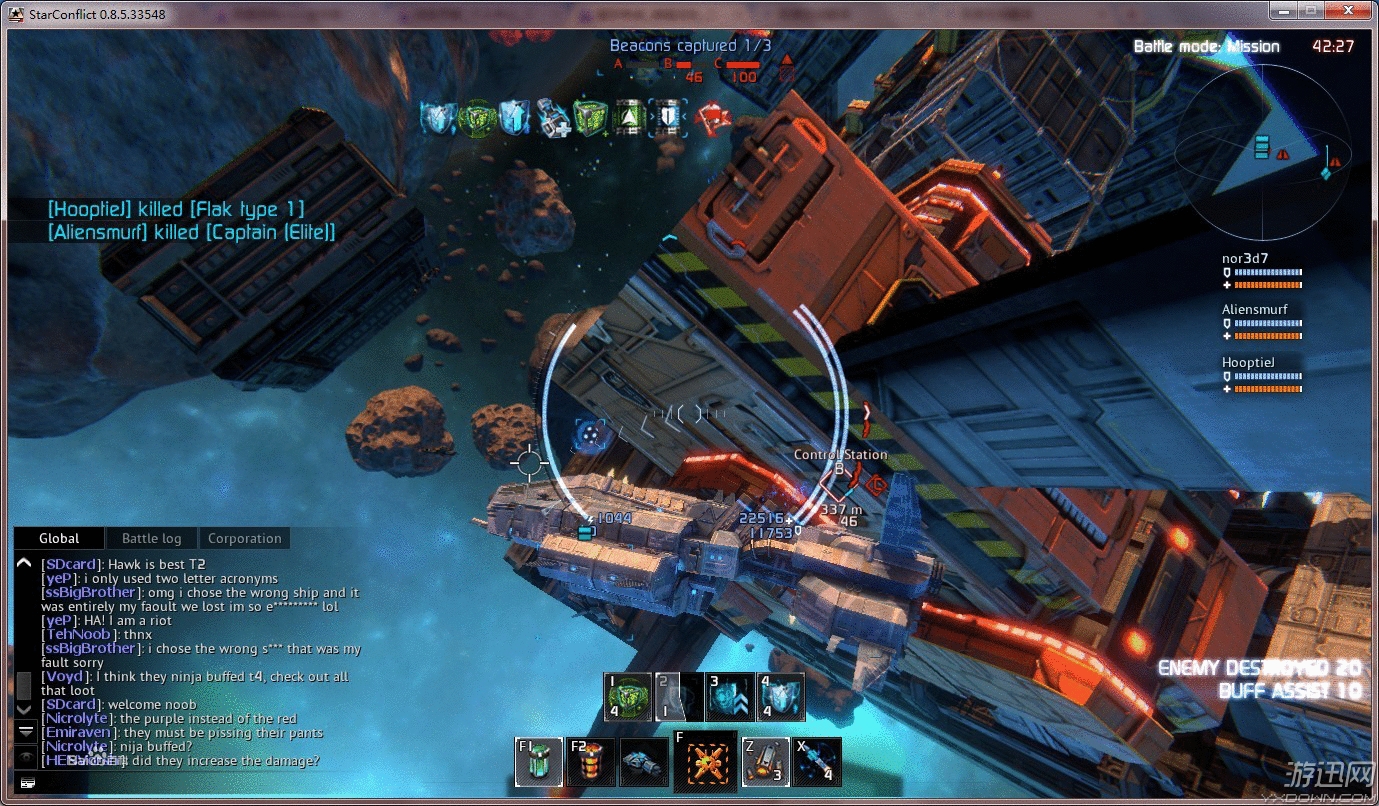The height and width of the screenshot is (806, 1379).
Task: Trigger the blue shield module in slot 4
Action: pyautogui.click(x=781, y=697)
